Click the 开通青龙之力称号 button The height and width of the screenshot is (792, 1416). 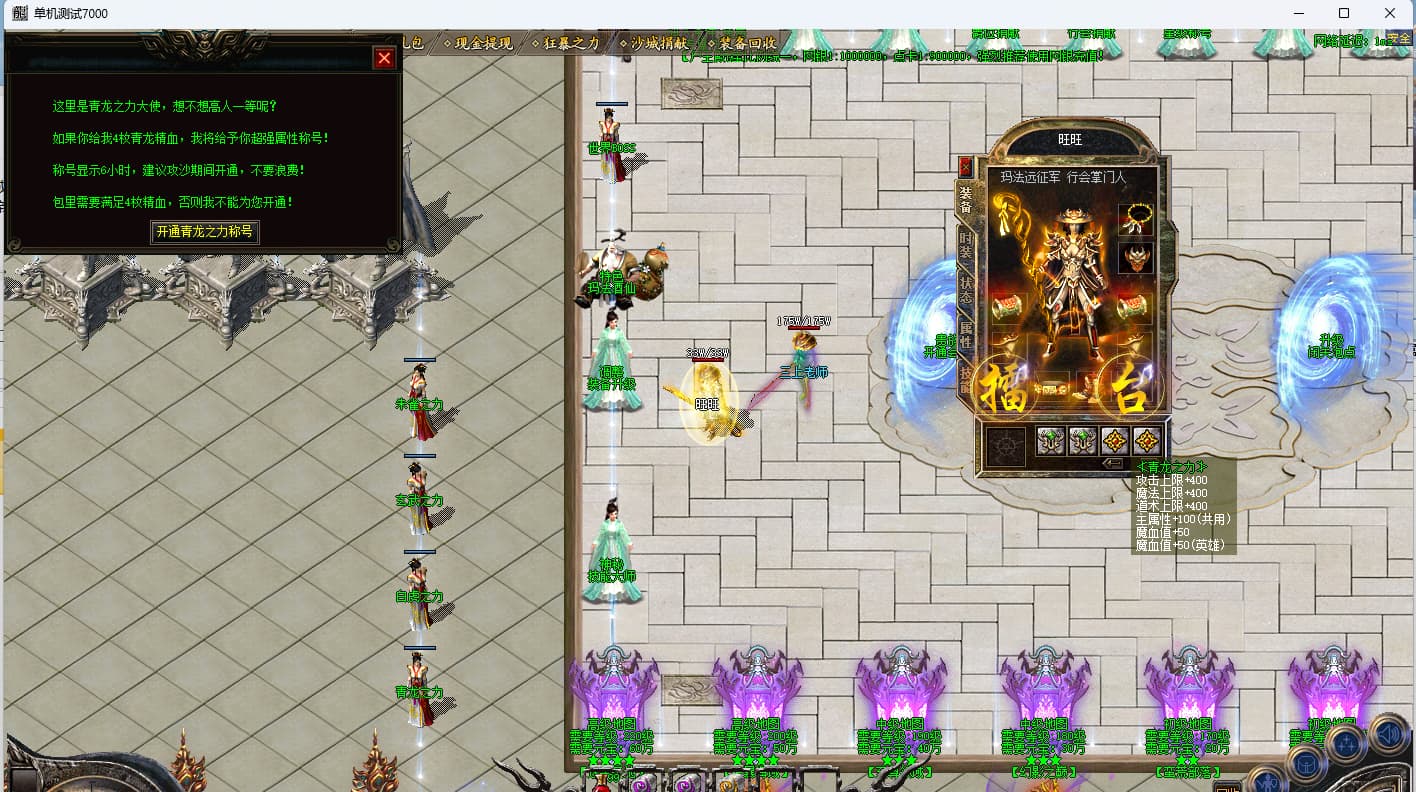coord(205,232)
